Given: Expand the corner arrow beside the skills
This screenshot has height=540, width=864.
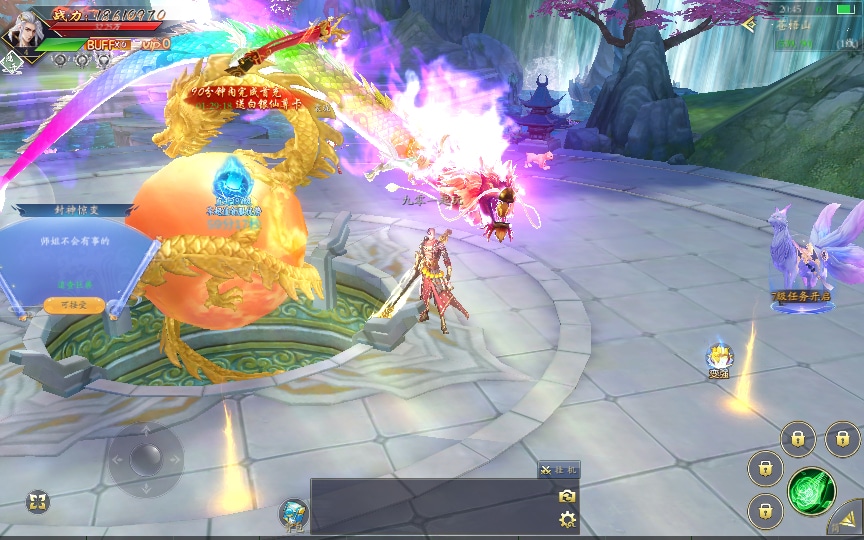Looking at the screenshot, I should (x=845, y=518).
